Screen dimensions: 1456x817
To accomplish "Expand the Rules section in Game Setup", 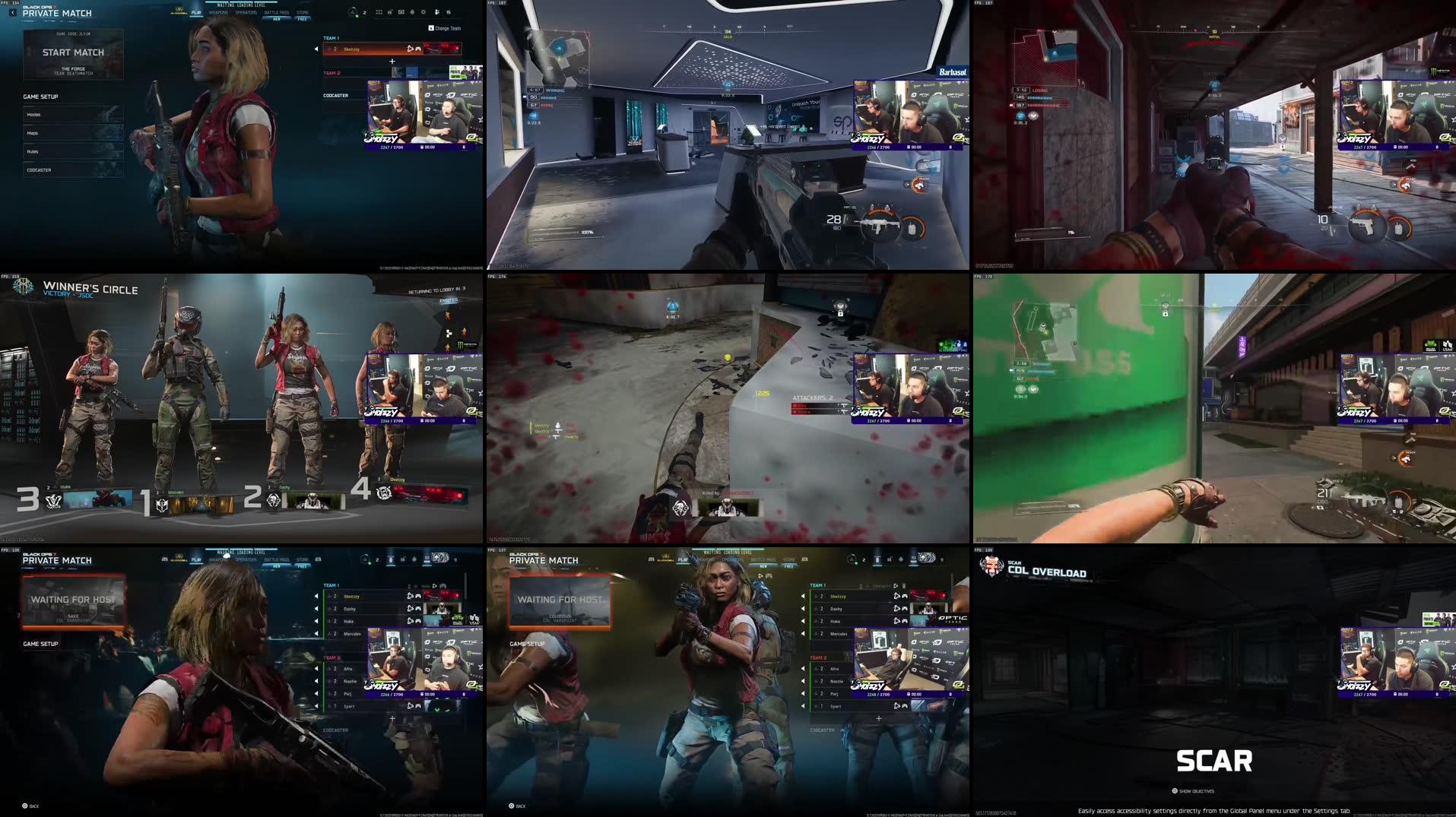I will click(72, 151).
